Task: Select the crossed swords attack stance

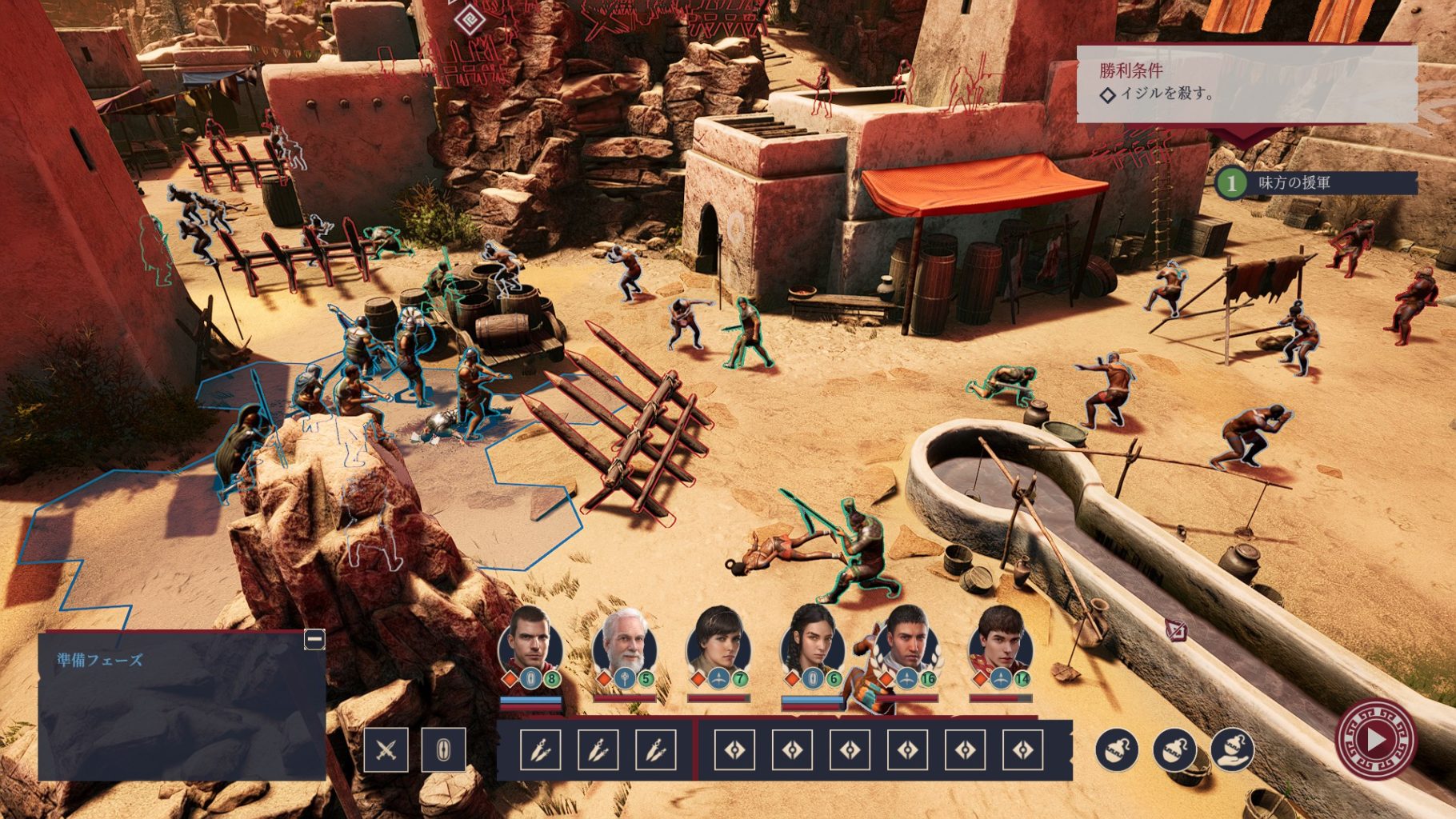Action: tap(386, 750)
